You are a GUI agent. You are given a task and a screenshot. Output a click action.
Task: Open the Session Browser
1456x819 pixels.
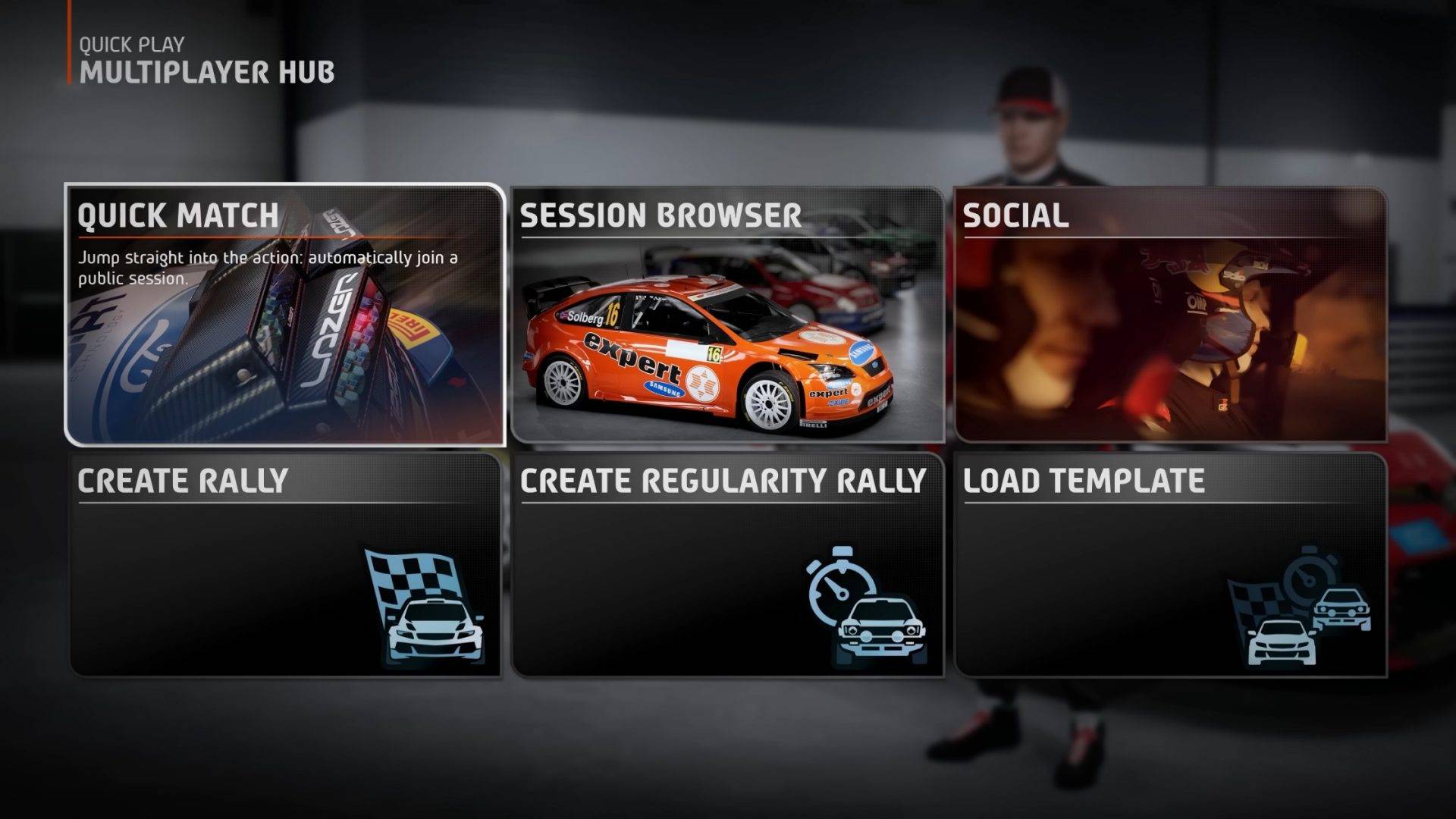728,314
